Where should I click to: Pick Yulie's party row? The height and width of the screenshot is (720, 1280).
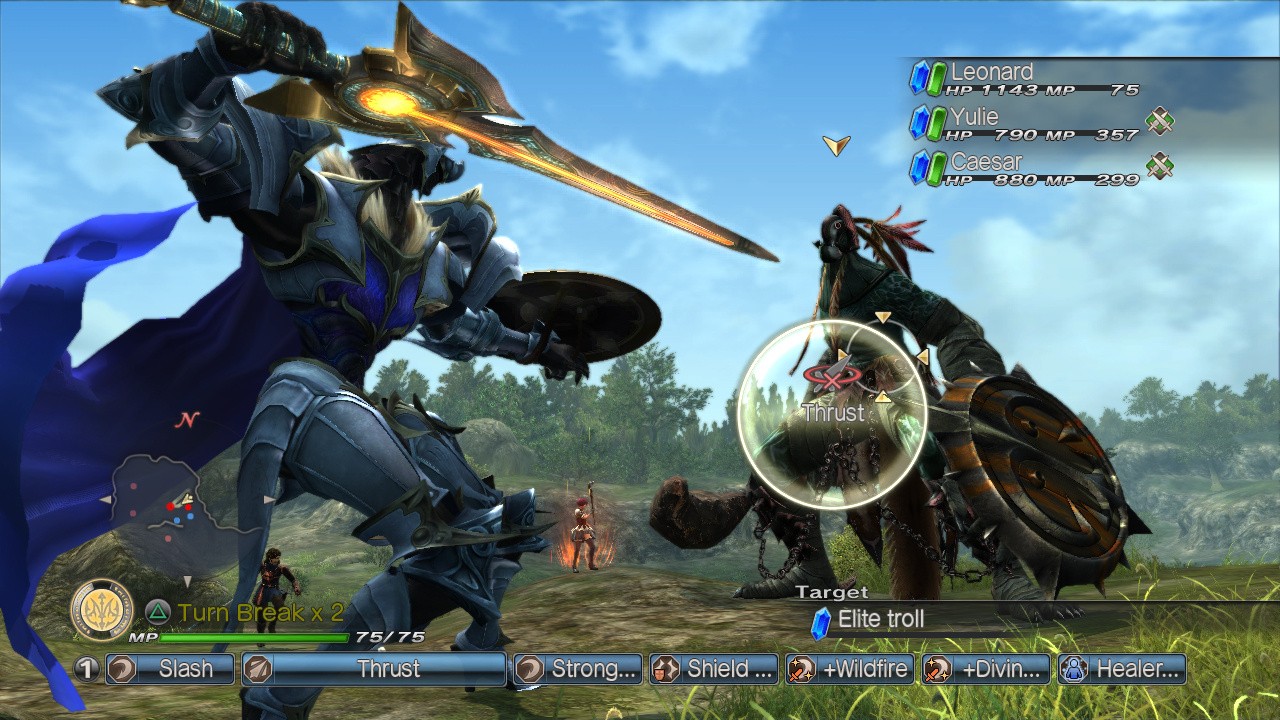[x=1025, y=123]
